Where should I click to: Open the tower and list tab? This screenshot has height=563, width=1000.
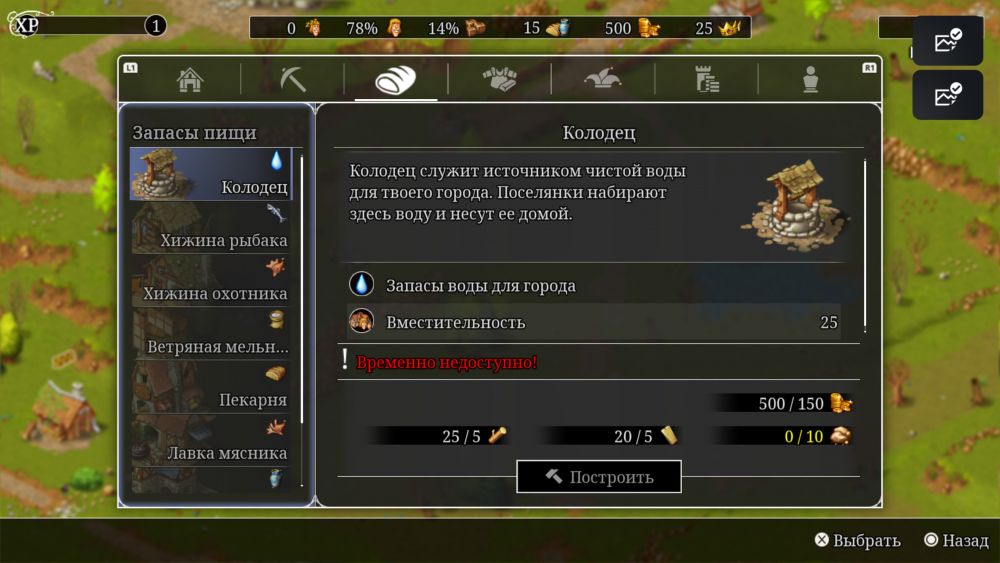[x=707, y=80]
